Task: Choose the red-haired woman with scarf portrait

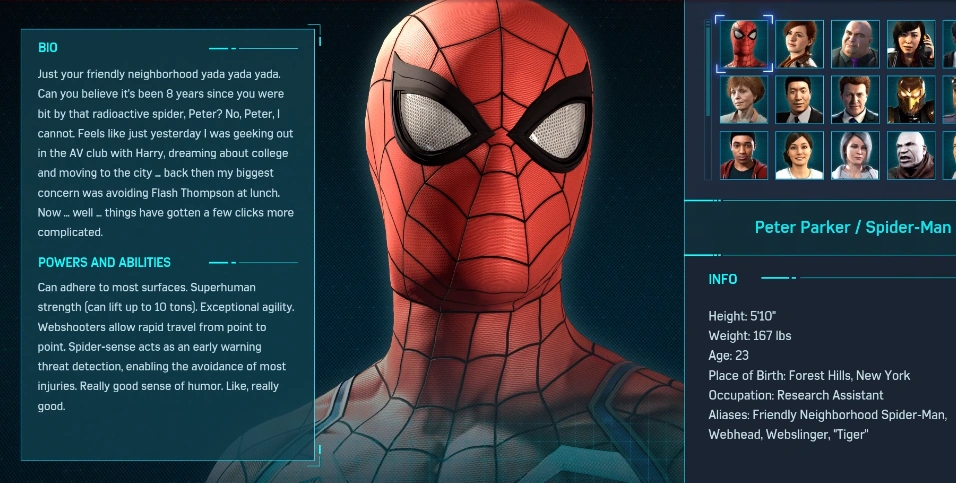Action: pos(799,44)
